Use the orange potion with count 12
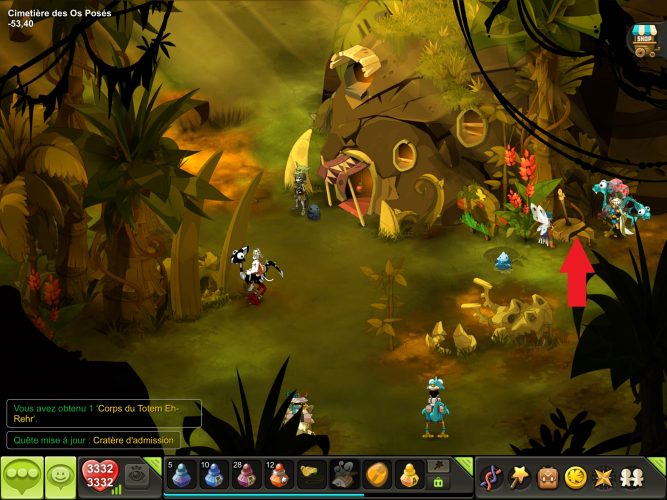The image size is (667, 500). (279, 473)
